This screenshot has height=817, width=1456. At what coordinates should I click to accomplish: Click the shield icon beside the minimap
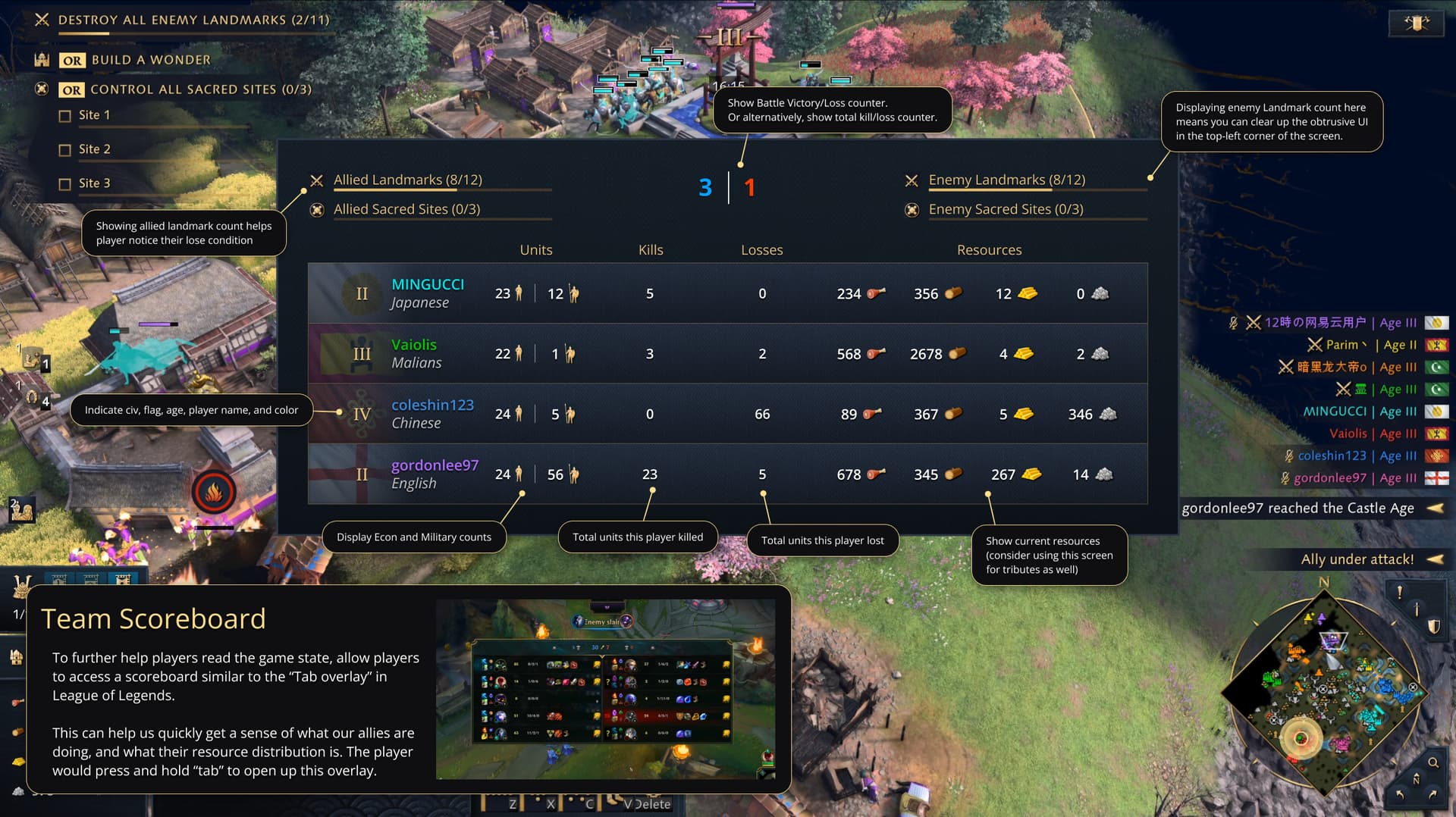click(x=1433, y=627)
